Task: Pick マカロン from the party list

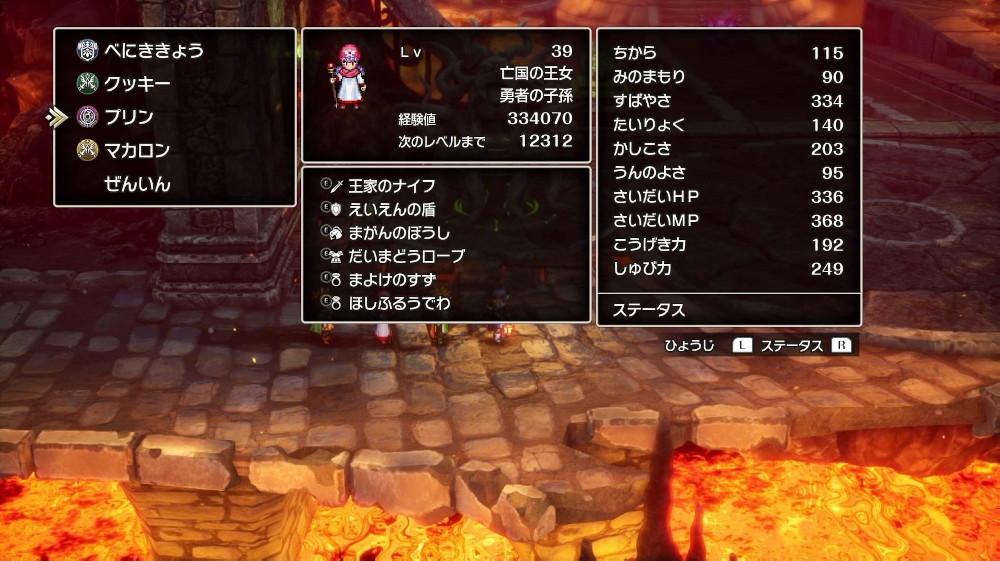Action: point(137,151)
